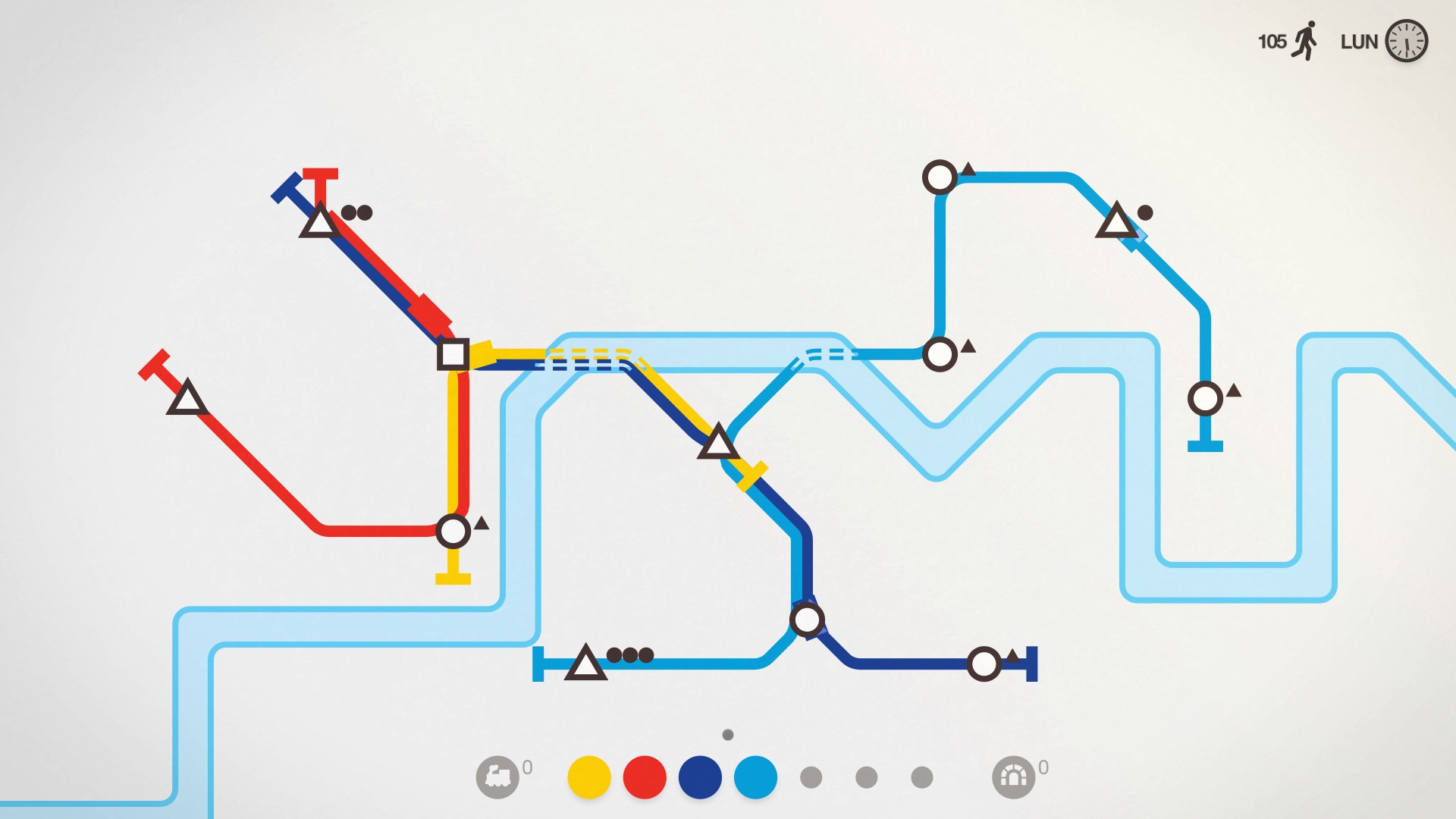
Task: Select the topmost circle station on the light blue line
Action: (x=940, y=176)
